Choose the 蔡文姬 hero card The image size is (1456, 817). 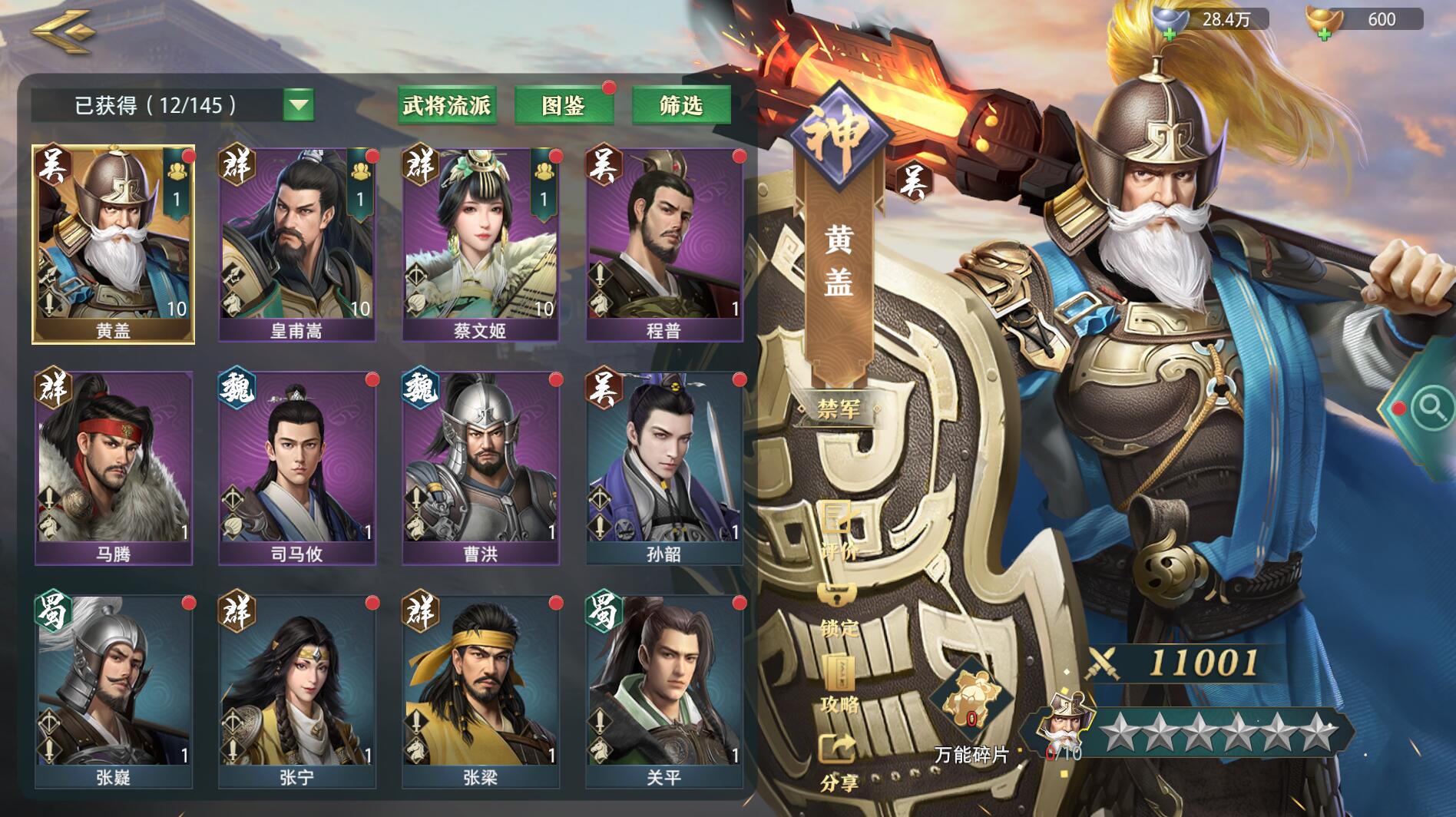[x=481, y=244]
